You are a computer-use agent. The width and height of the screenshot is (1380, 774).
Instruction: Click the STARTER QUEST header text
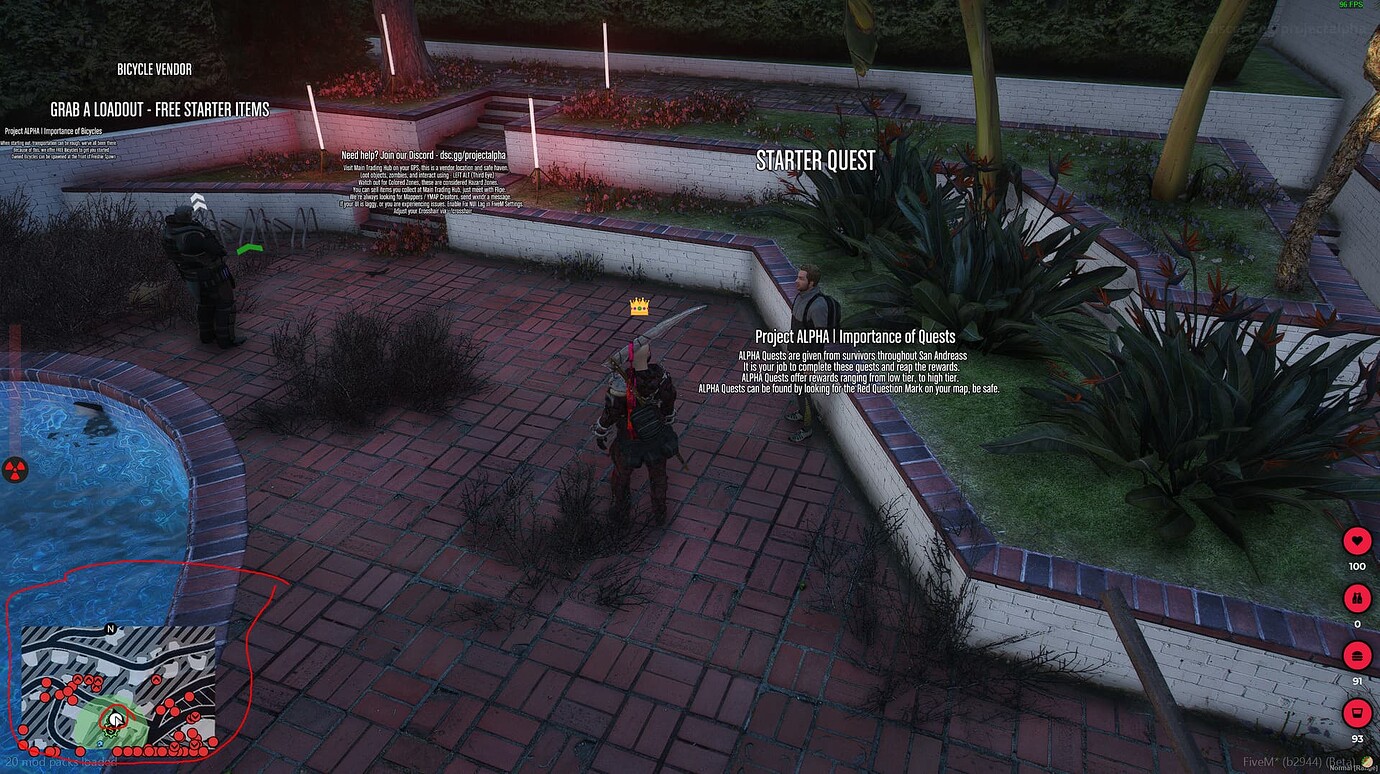tap(815, 159)
